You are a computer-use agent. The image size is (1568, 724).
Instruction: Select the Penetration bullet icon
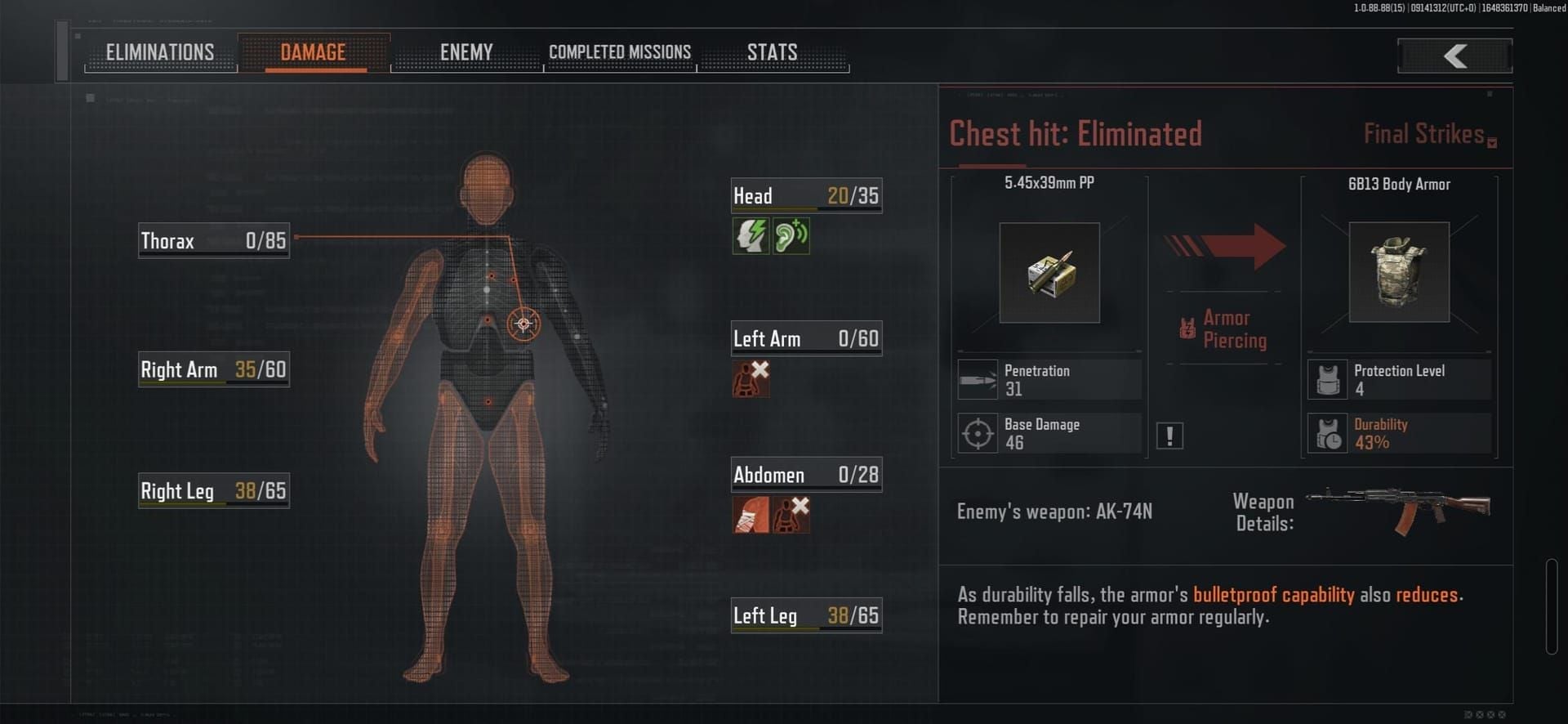tap(978, 378)
